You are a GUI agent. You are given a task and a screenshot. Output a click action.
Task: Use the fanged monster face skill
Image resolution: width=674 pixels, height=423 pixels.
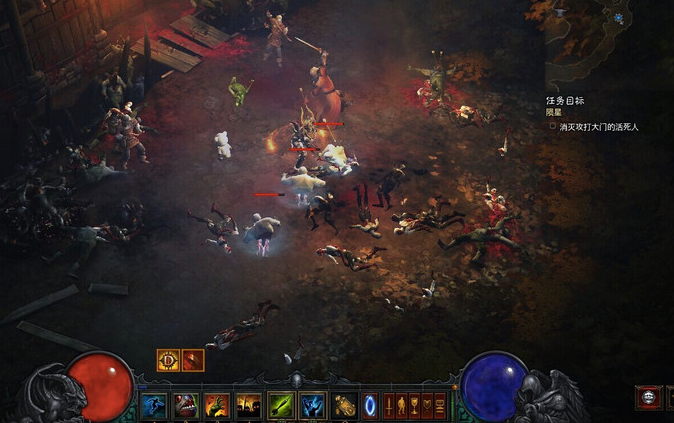[x=185, y=405]
